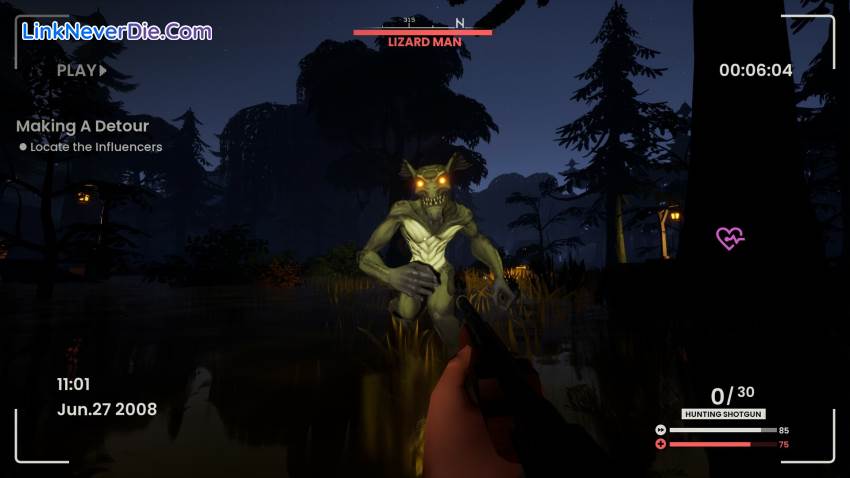
Task: Open the LinkNeverDie.Com watermark link
Action: pyautogui.click(x=117, y=31)
